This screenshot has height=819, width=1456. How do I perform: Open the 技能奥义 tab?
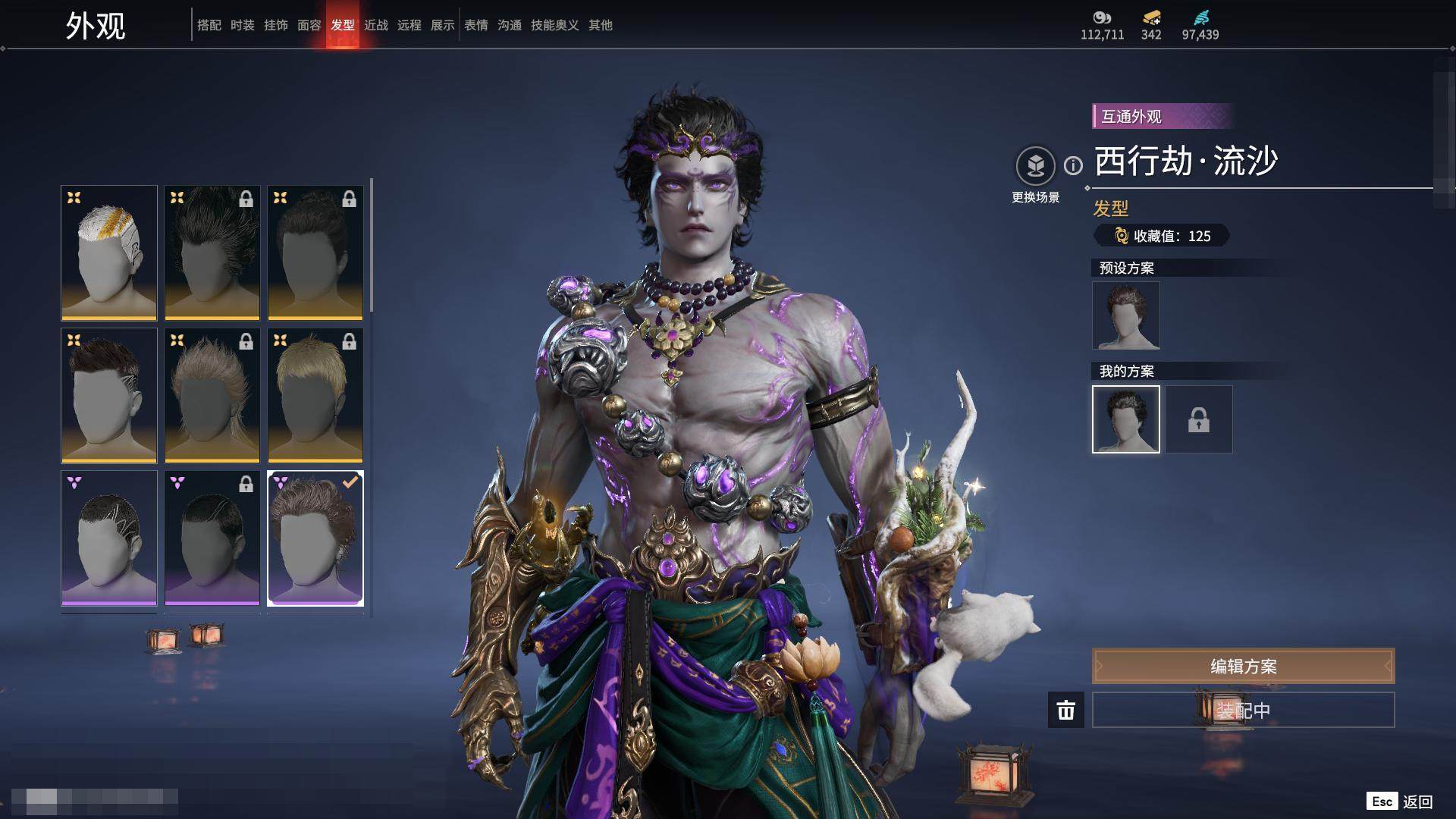(555, 25)
